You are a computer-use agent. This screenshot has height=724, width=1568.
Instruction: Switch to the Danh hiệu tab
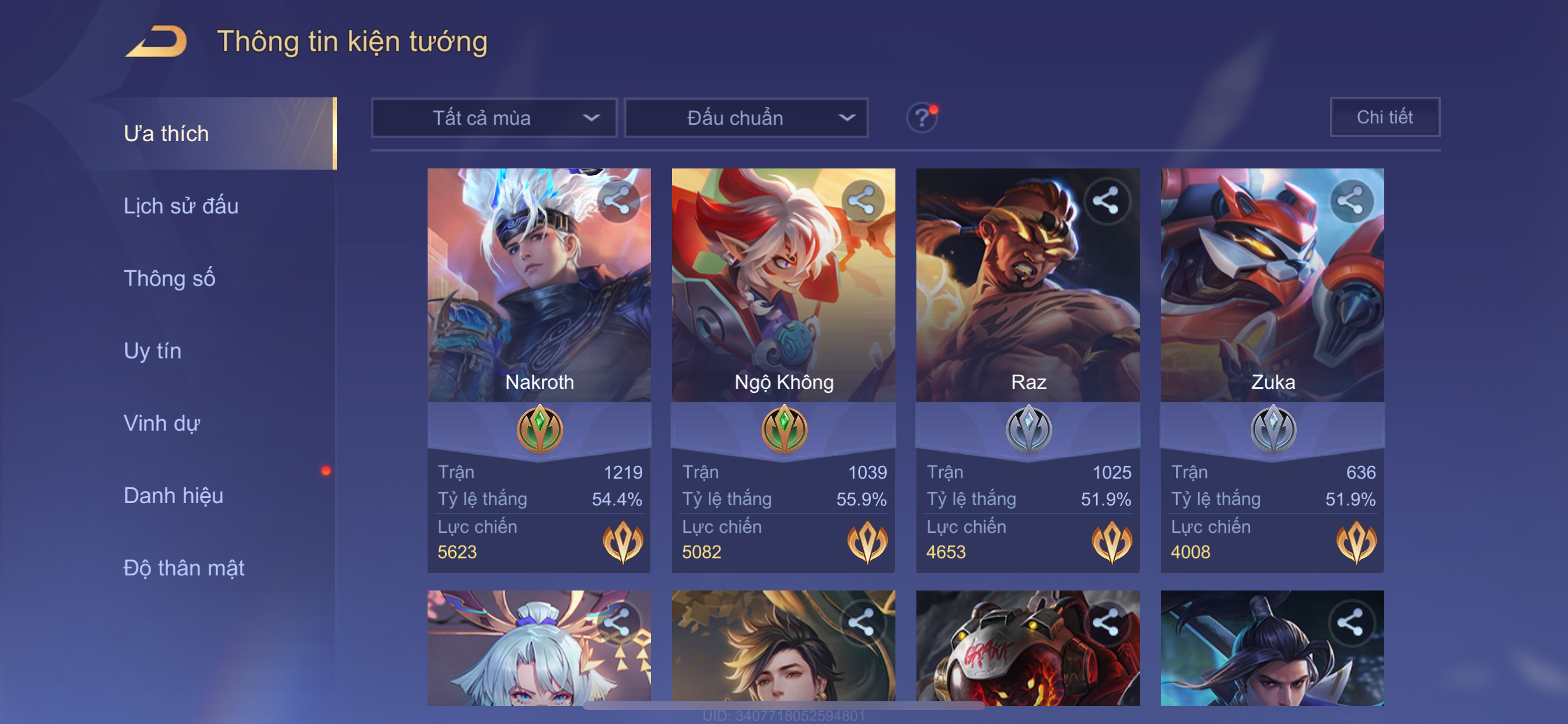pos(173,496)
